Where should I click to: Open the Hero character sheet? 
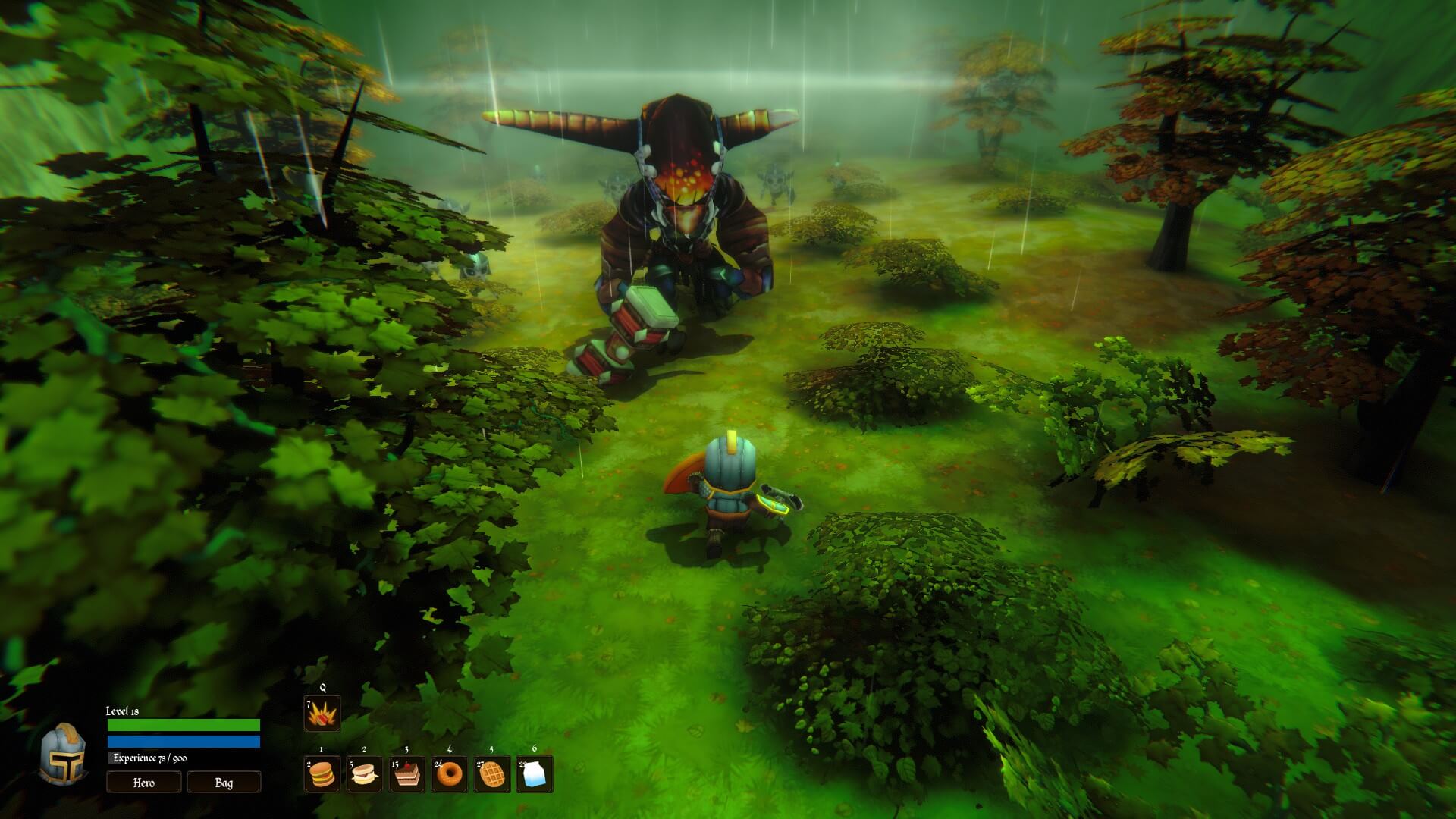tap(144, 782)
